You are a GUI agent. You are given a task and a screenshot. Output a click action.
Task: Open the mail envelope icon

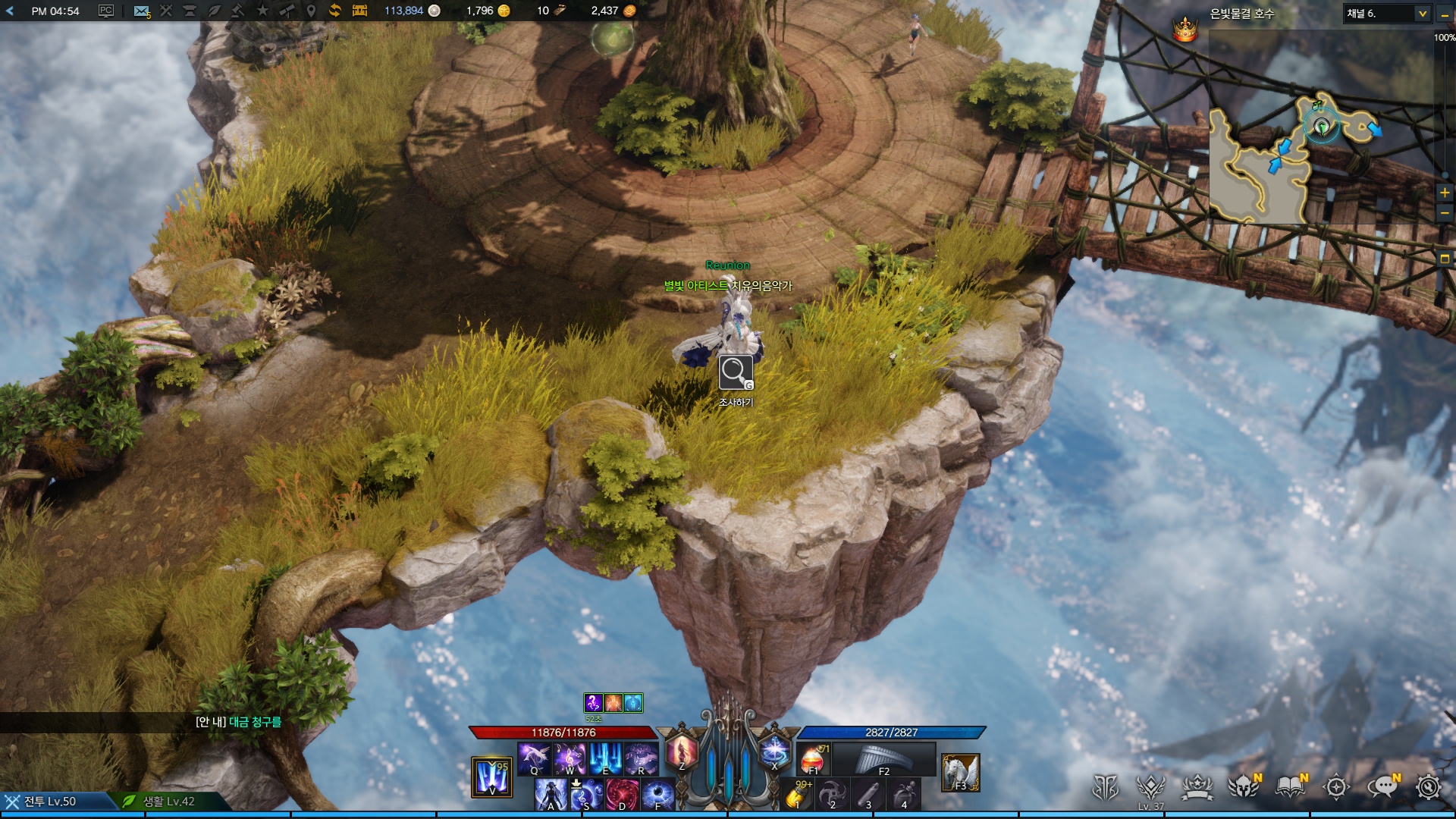pyautogui.click(x=141, y=11)
